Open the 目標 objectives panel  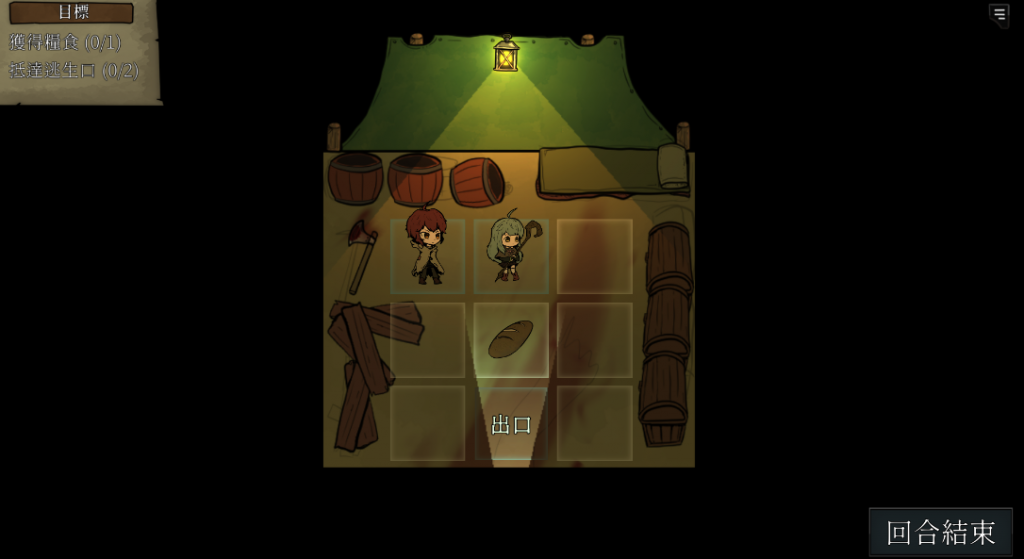72,13
